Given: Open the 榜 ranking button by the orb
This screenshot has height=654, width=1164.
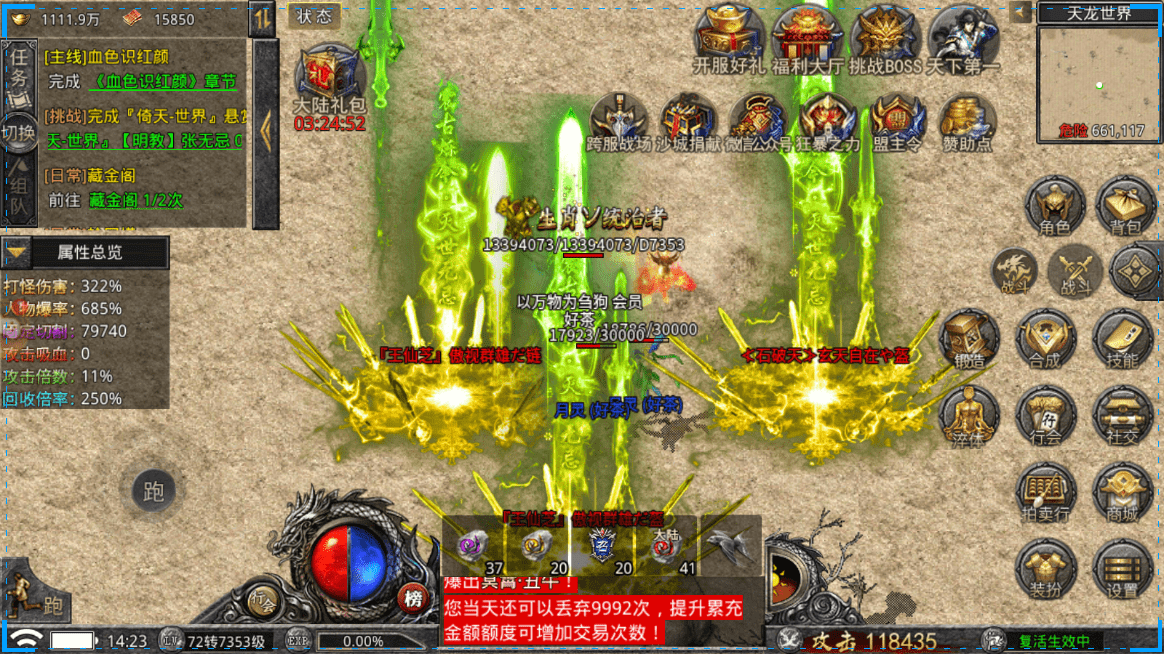Looking at the screenshot, I should pyautogui.click(x=412, y=598).
